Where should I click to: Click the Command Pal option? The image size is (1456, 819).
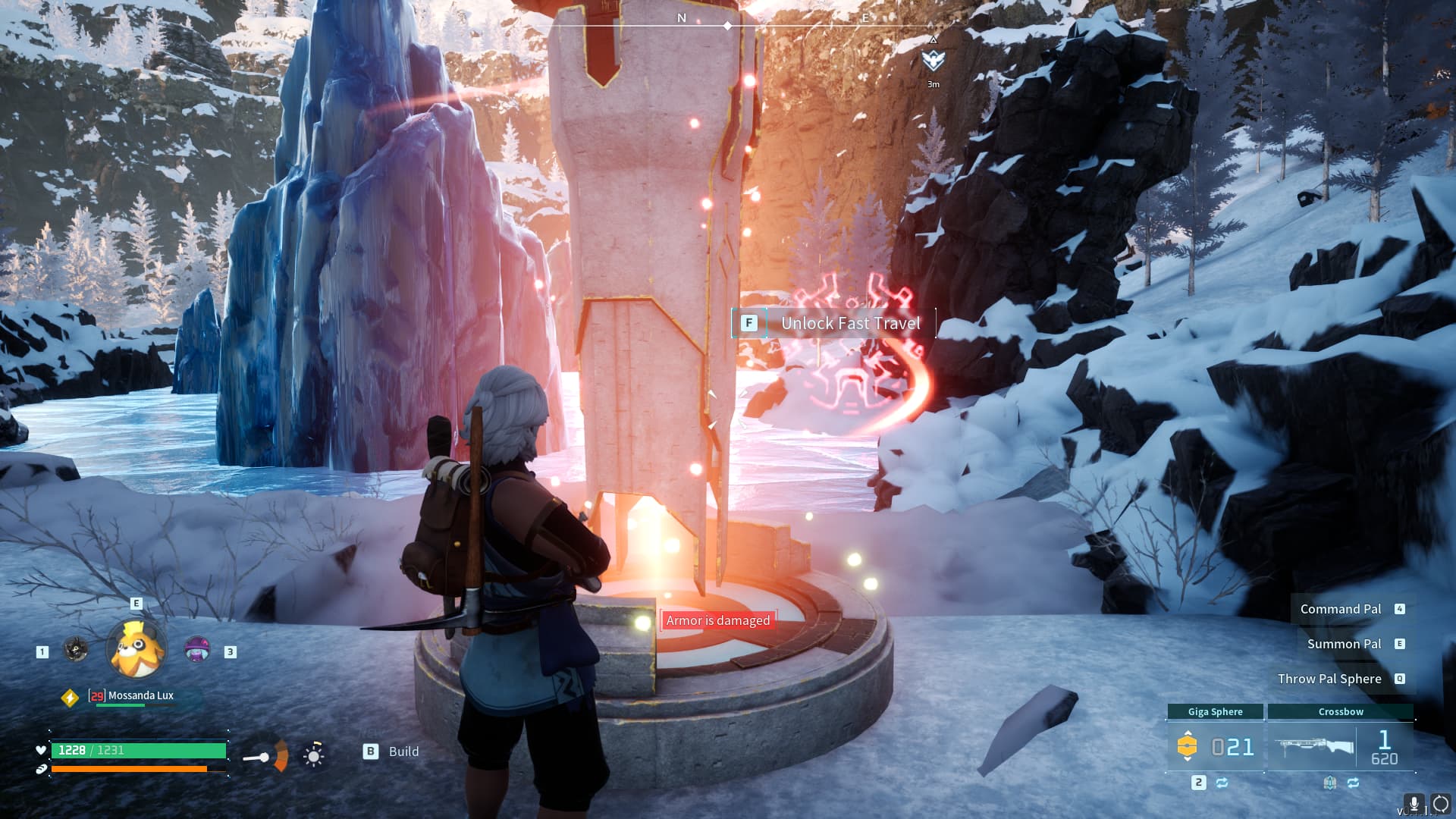(x=1341, y=609)
